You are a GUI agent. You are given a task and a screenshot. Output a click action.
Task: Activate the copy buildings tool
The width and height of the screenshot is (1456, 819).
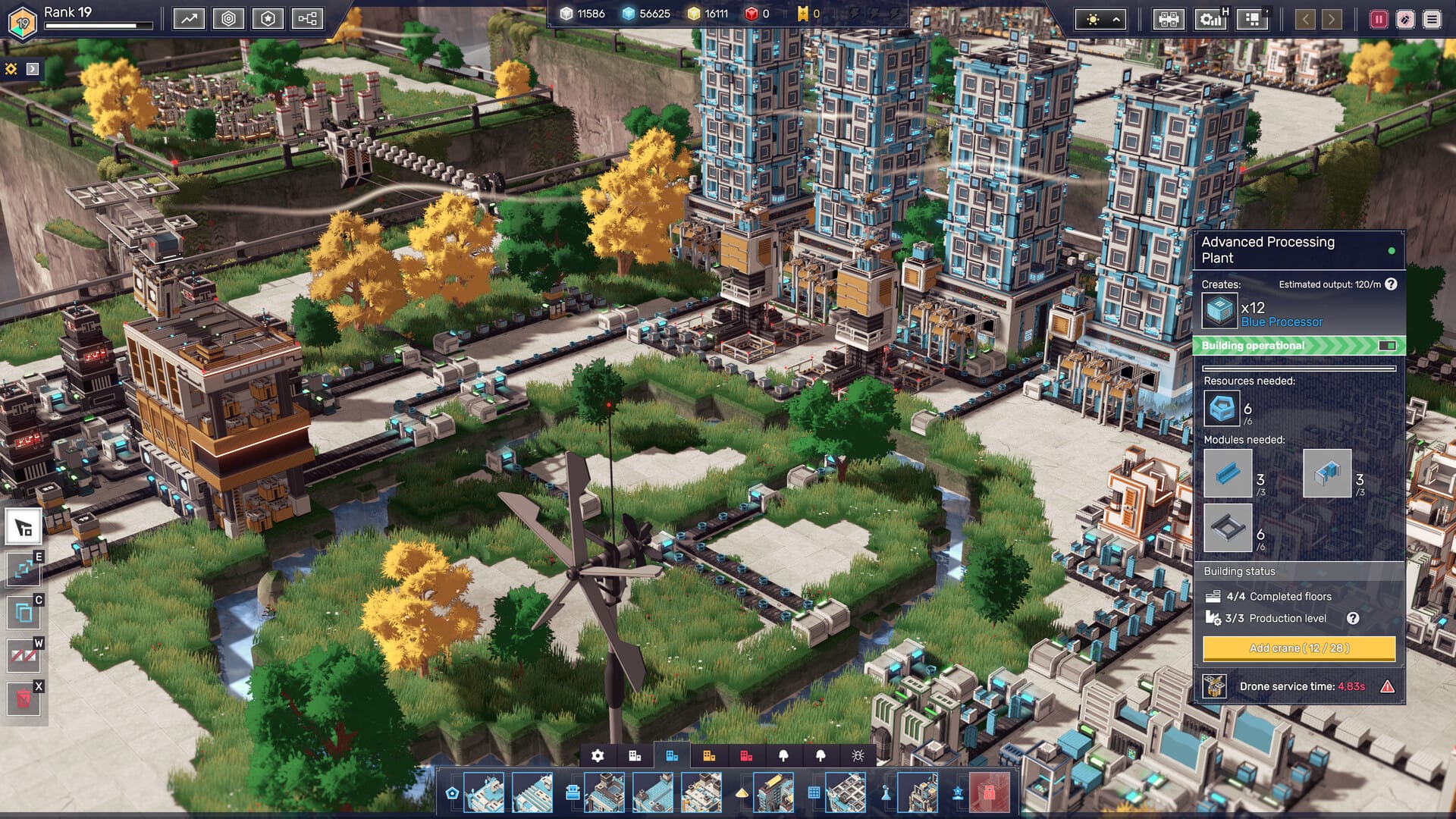pos(24,612)
